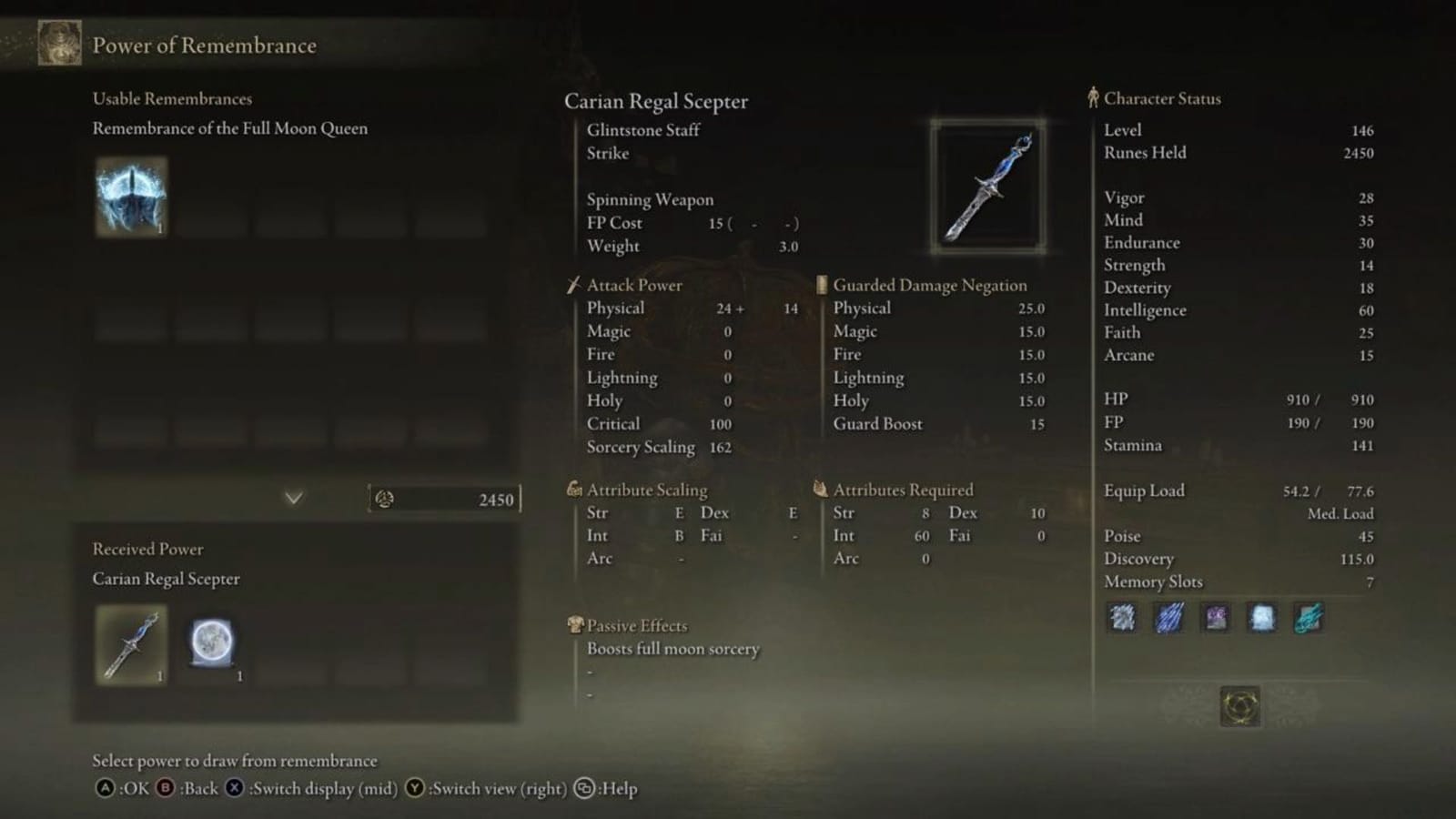1456x819 pixels.
Task: Select the teal comet sorcery memory slot icon
Action: tap(1309, 619)
